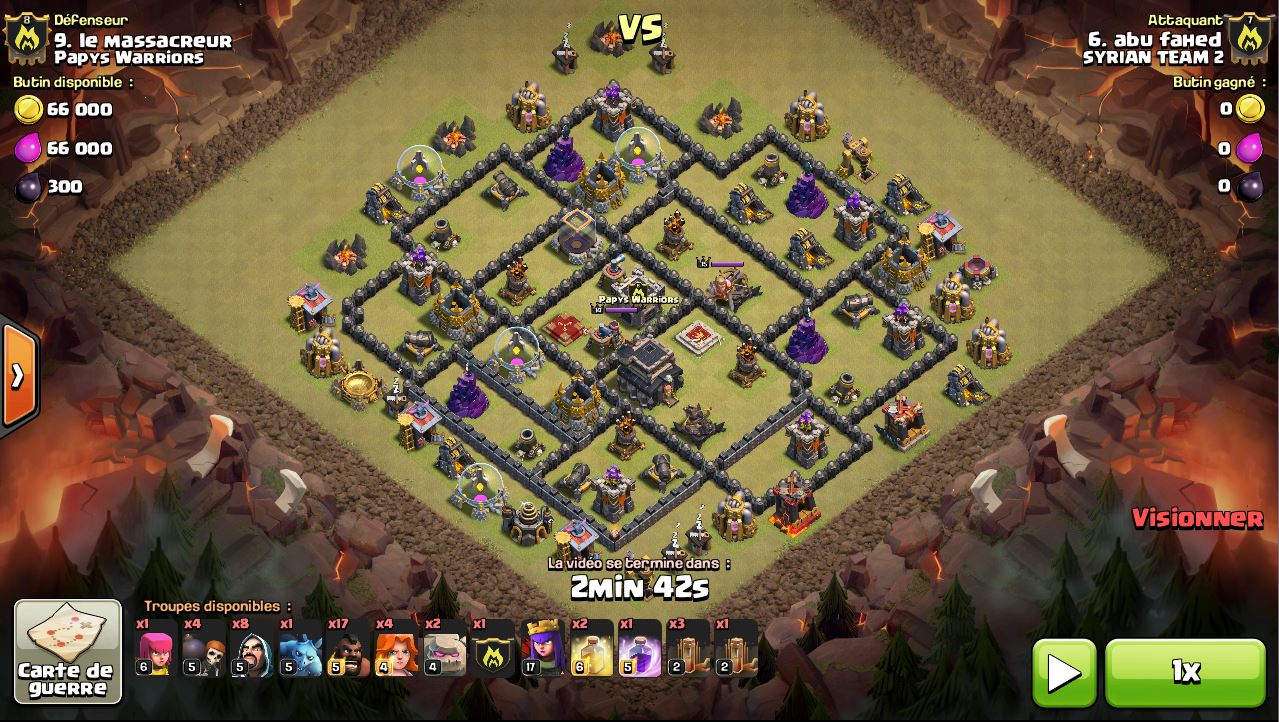The width and height of the screenshot is (1279, 722).
Task: Expand the orange side arrow panel
Action: pos(18,375)
